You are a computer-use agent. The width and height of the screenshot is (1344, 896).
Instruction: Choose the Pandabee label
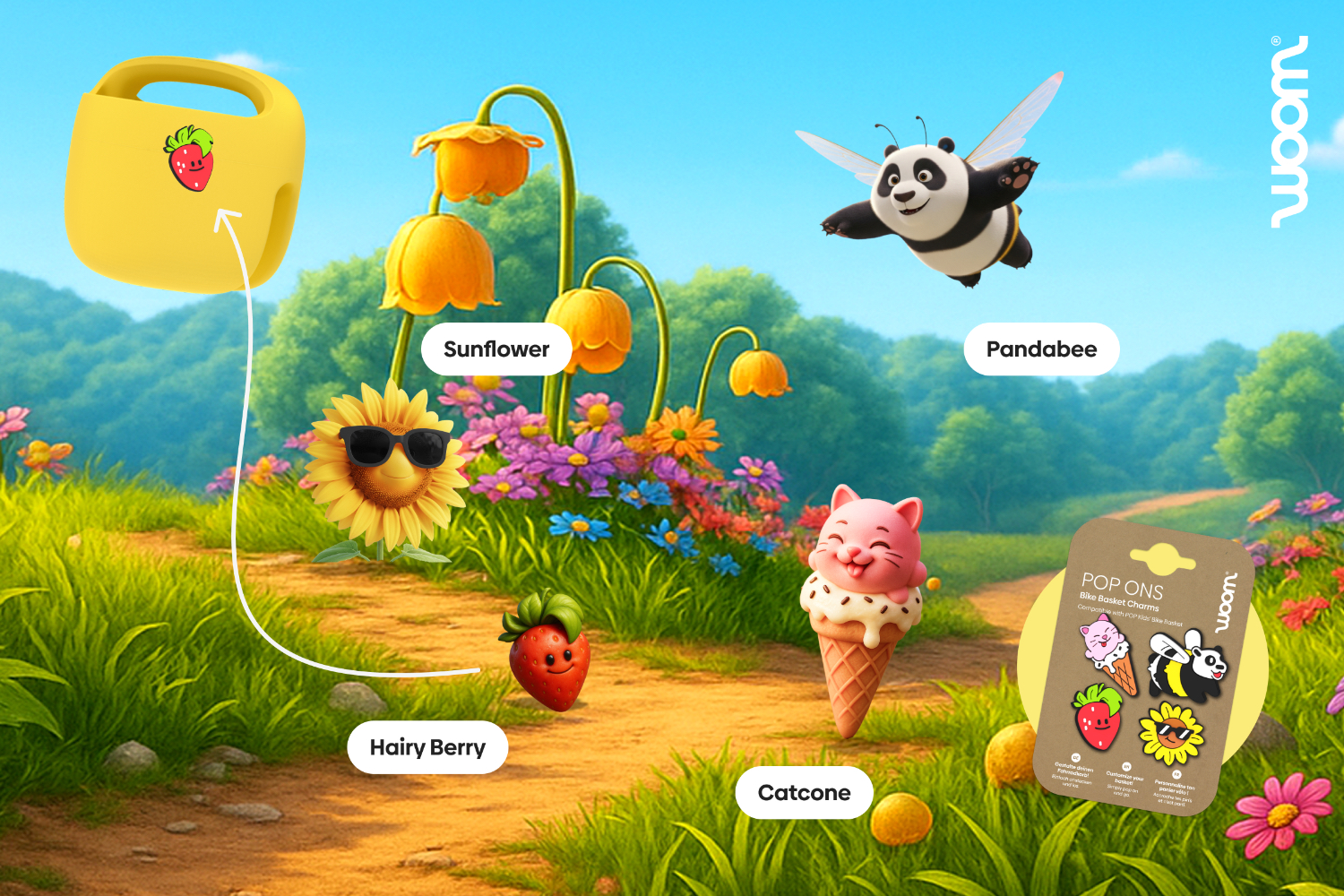pos(1041,349)
